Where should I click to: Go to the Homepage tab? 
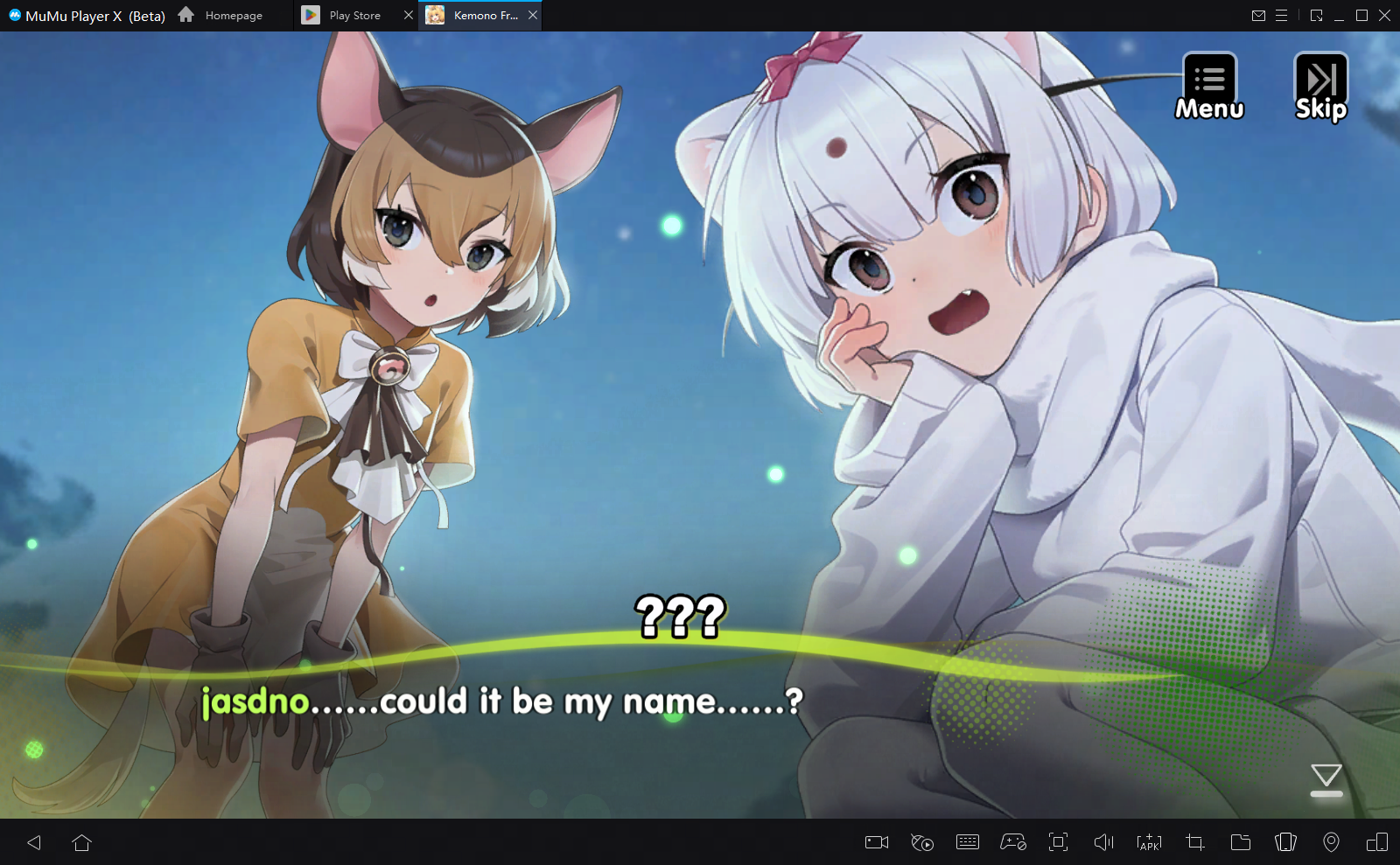tap(232, 15)
